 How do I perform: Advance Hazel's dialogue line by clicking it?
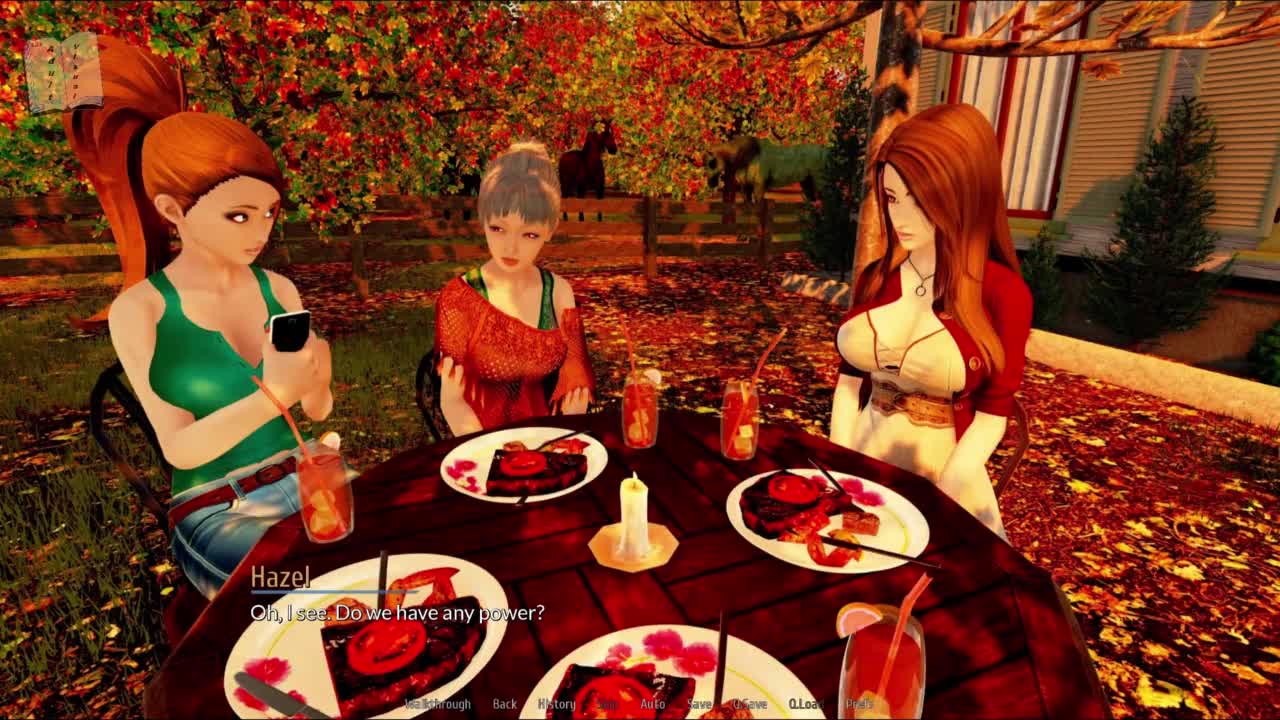click(x=397, y=613)
